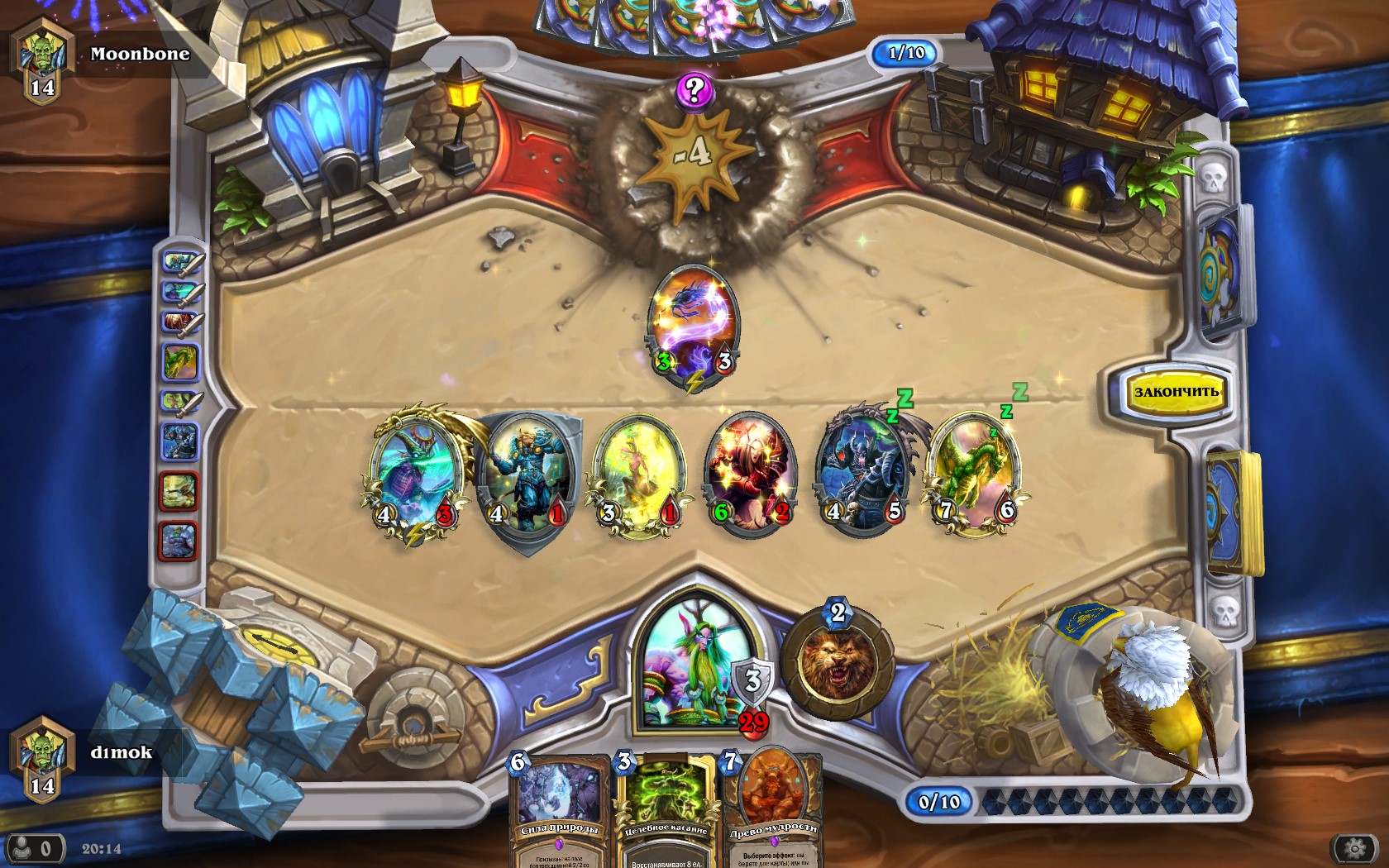Screen dimensions: 1389x868
Task: Click the Moonbone player nameplate
Action: (x=139, y=55)
